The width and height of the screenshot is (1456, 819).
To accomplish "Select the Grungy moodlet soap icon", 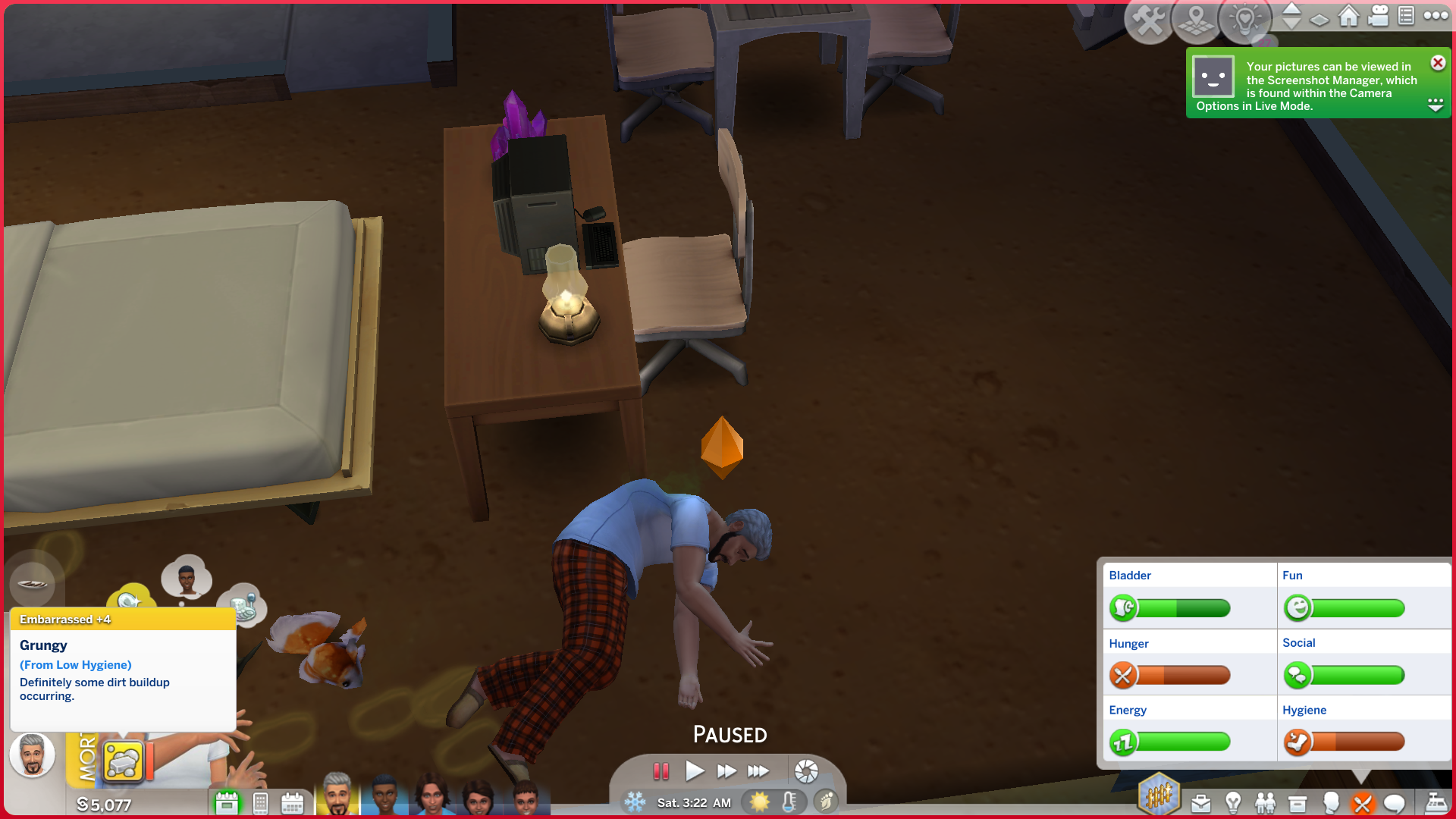I will point(123,761).
